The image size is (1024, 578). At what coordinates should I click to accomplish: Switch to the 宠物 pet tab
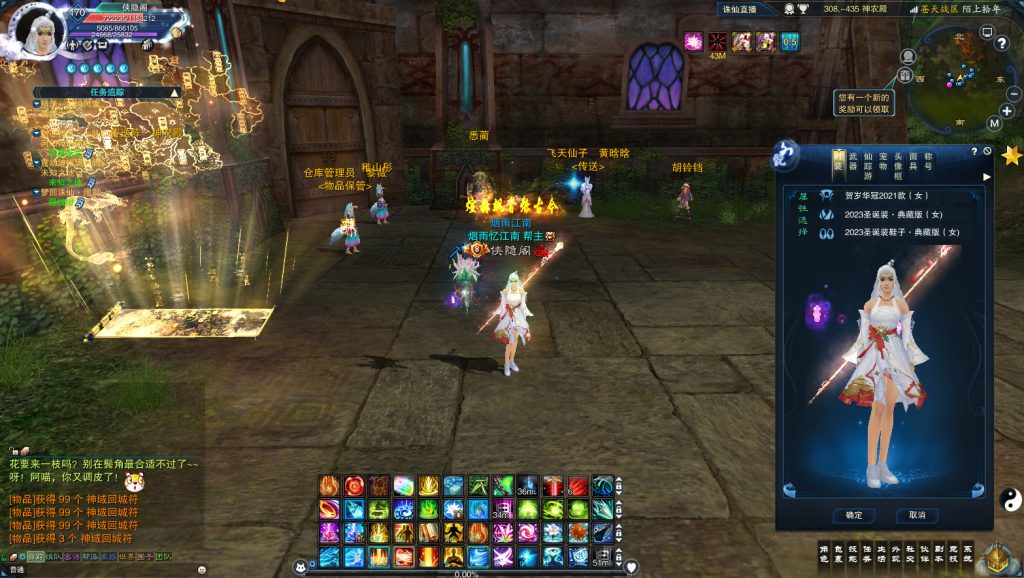pyautogui.click(x=883, y=160)
